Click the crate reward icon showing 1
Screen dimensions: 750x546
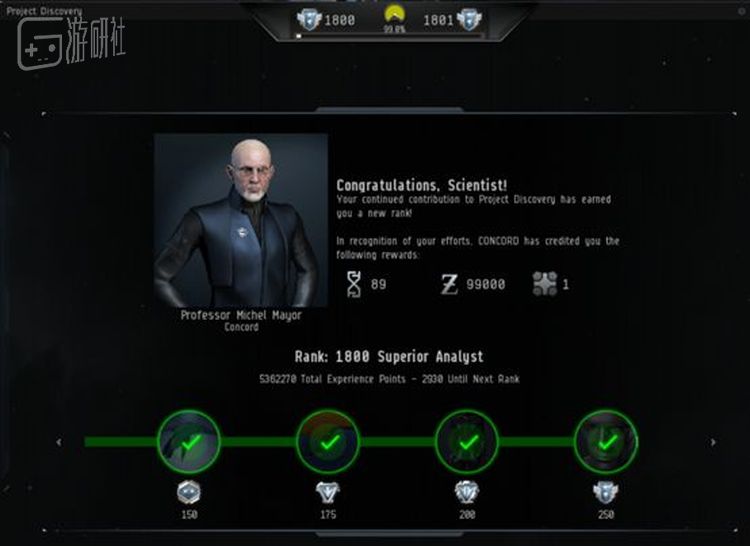tap(544, 284)
